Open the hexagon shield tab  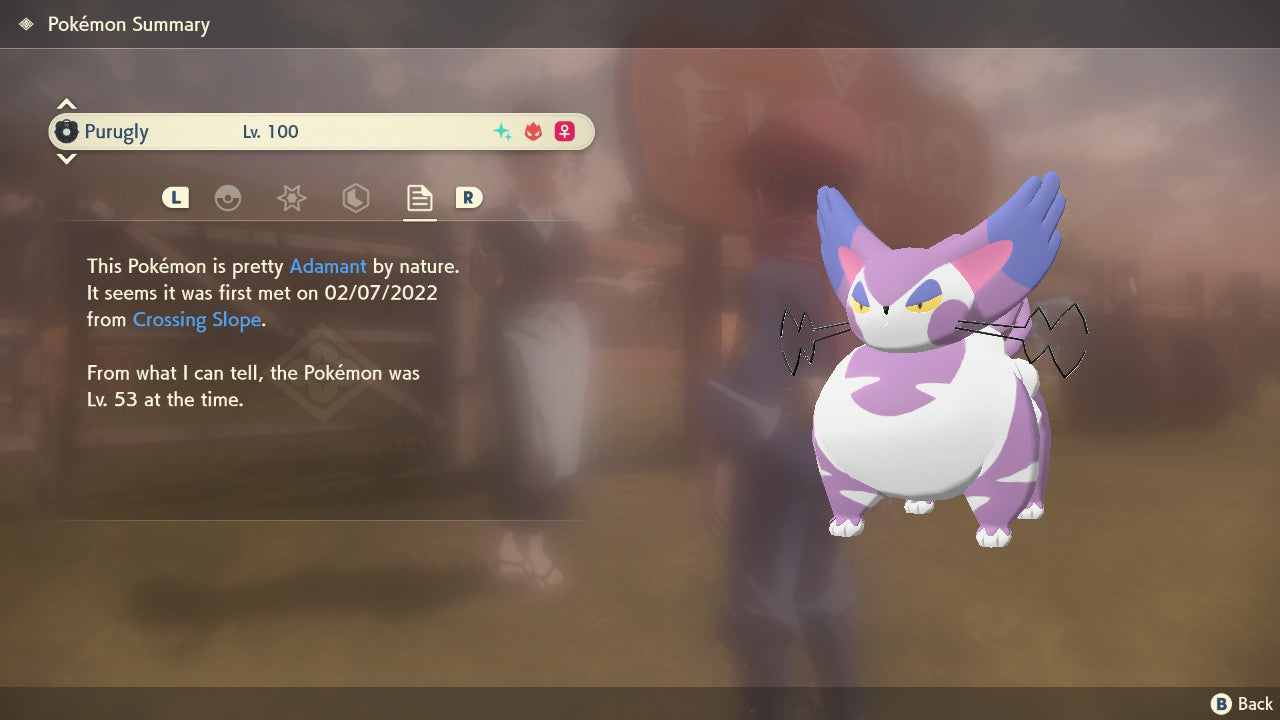point(354,198)
